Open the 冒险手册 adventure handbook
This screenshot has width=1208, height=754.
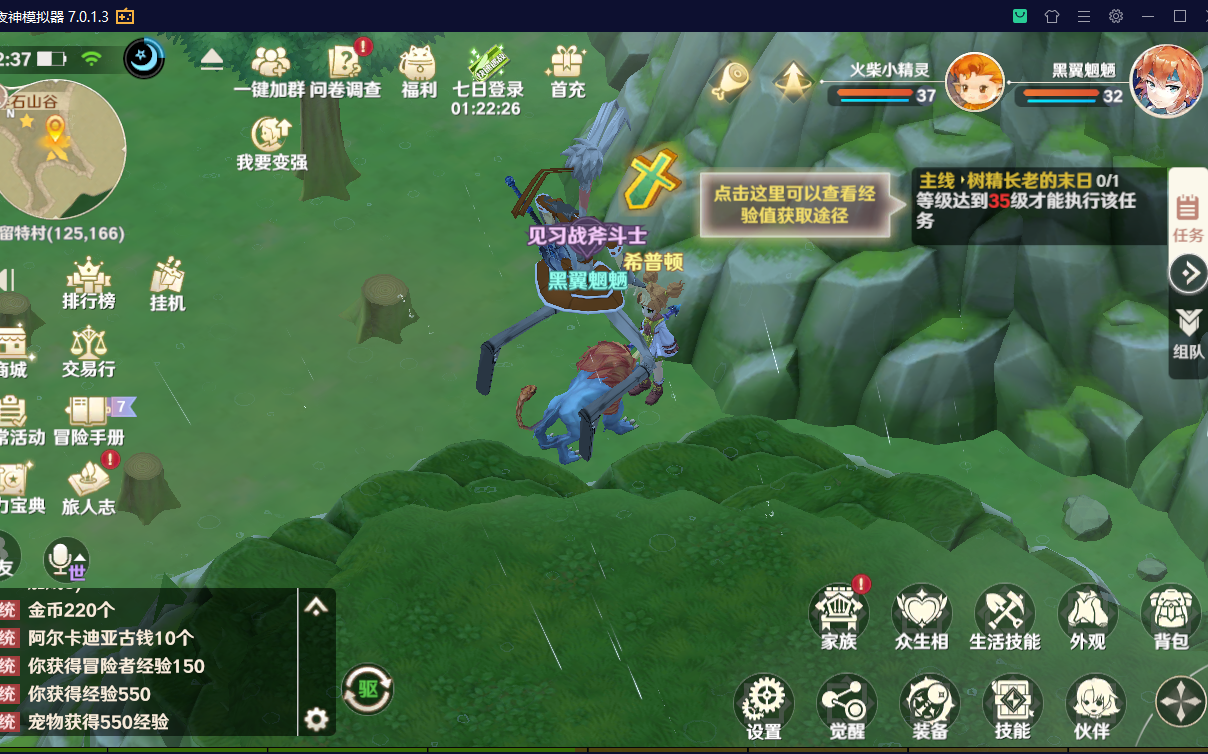click(88, 418)
